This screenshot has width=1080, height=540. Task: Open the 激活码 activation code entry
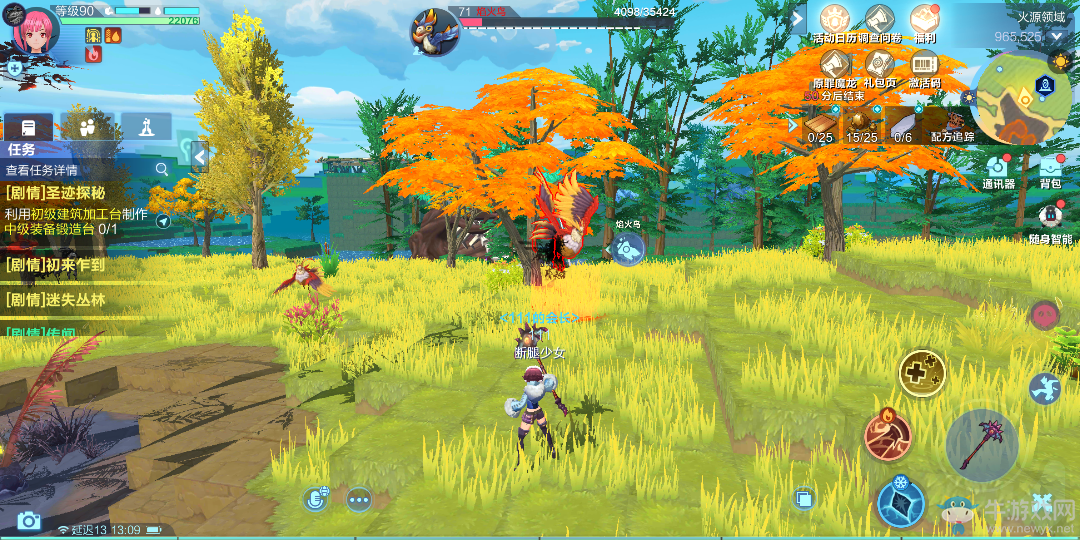pos(924,65)
